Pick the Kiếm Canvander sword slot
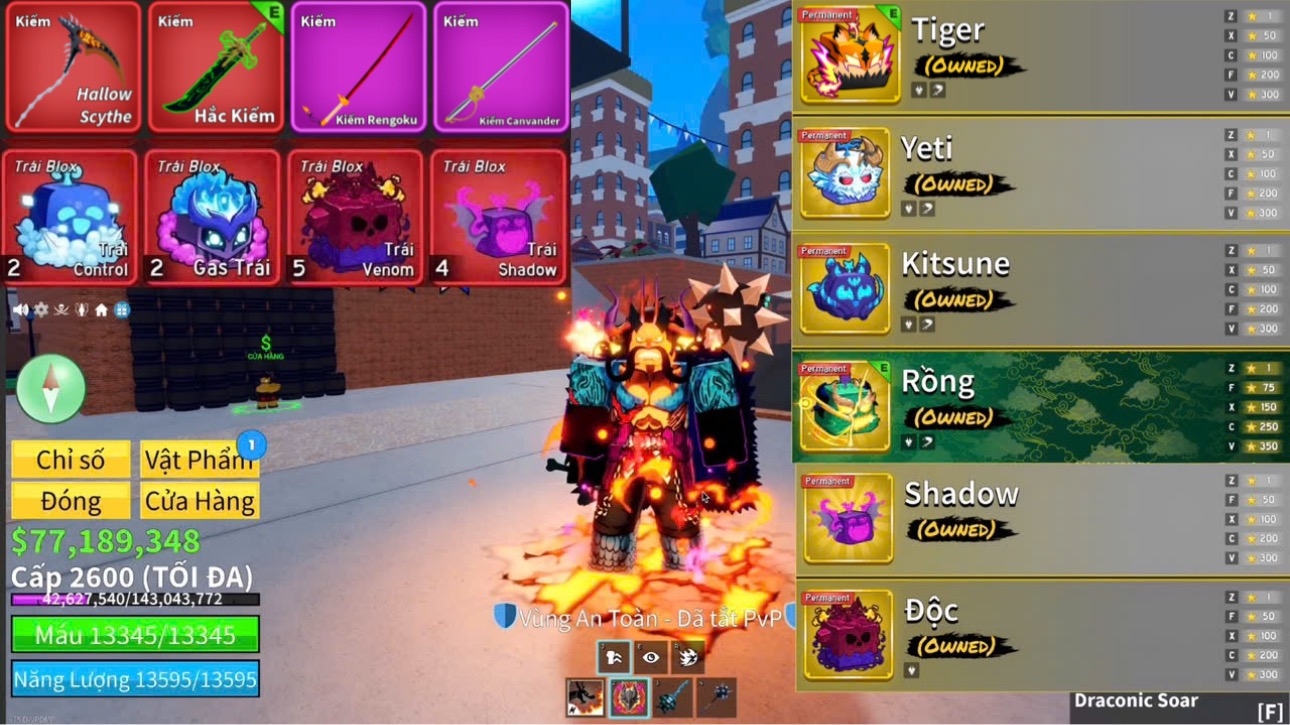The image size is (1290, 725). 501,67
